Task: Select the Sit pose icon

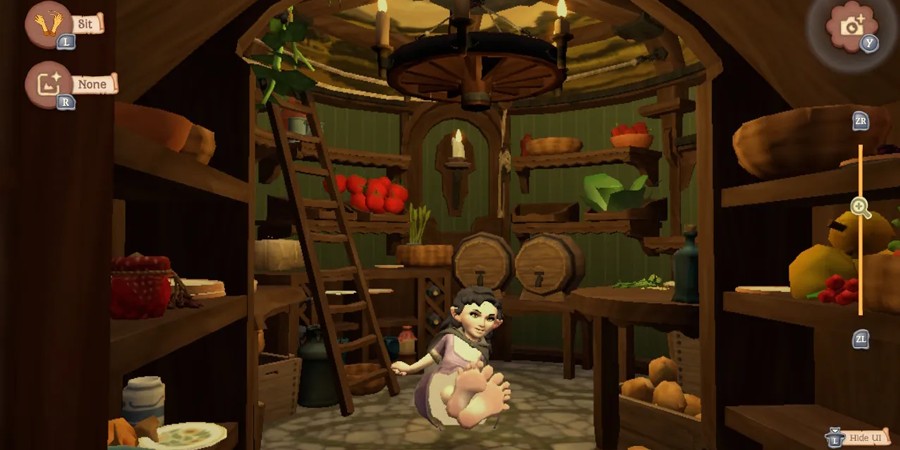Action: click(47, 22)
